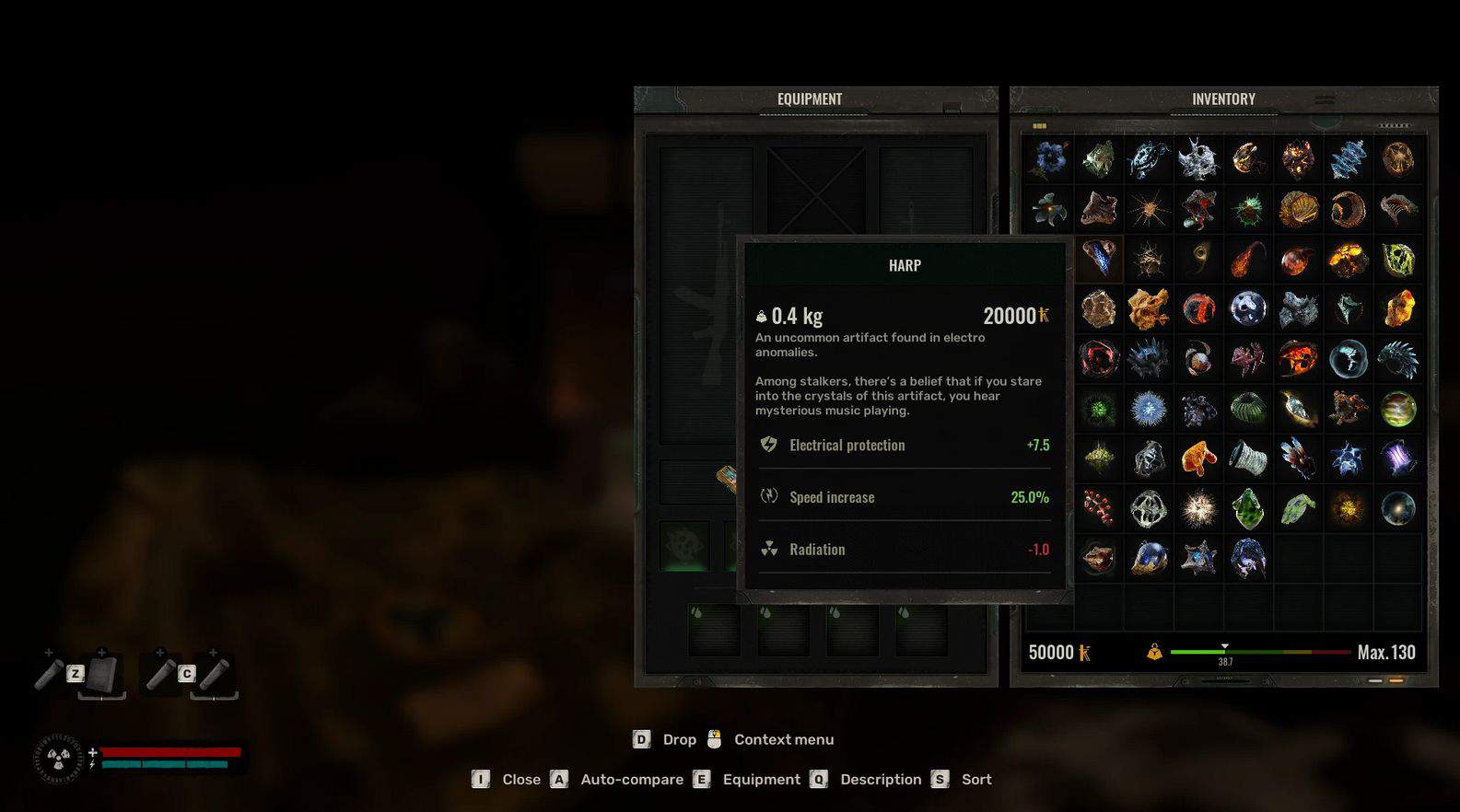
Task: Select the green swirling orb artifact
Action: pos(1397,409)
